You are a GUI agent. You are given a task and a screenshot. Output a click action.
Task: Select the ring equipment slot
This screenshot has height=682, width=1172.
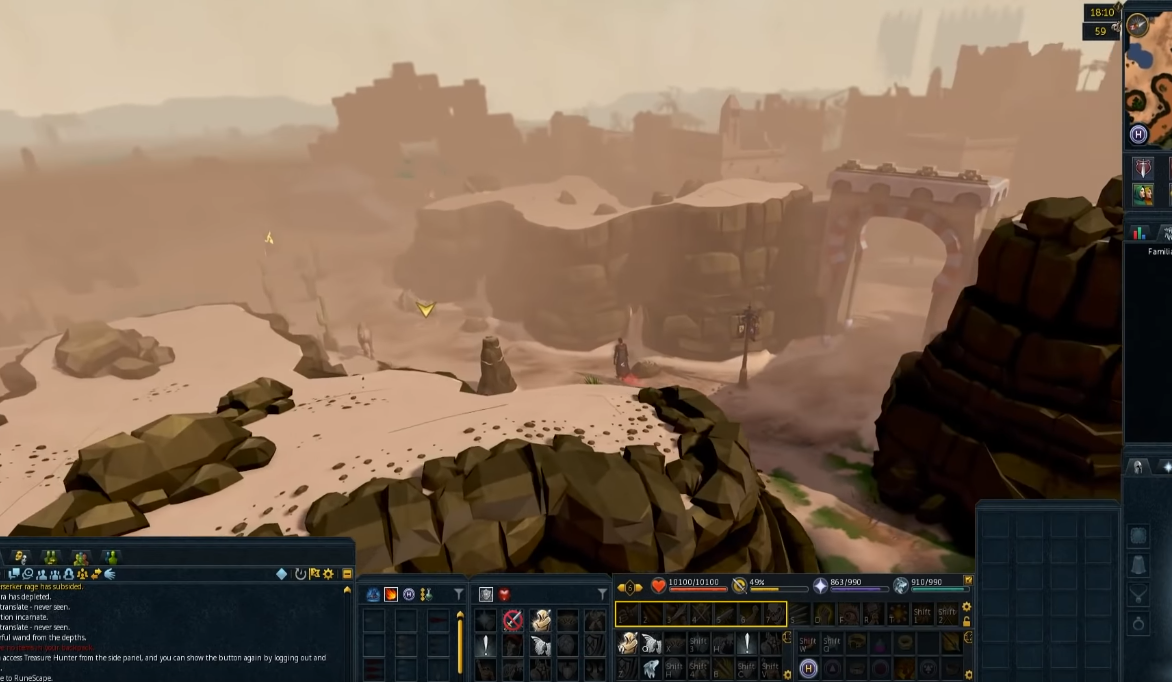[1138, 623]
